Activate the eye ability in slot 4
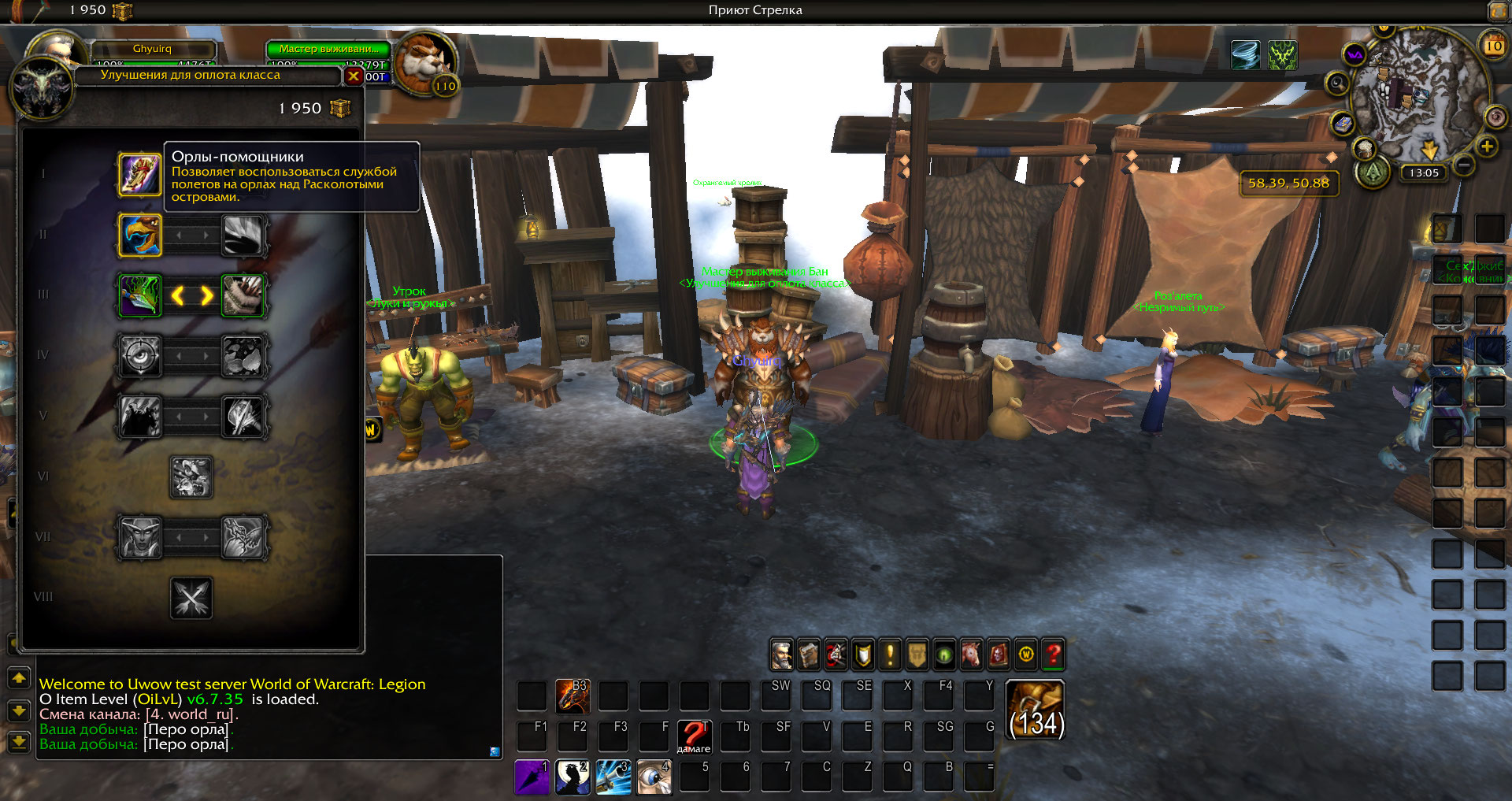The height and width of the screenshot is (801, 1512). [x=654, y=777]
